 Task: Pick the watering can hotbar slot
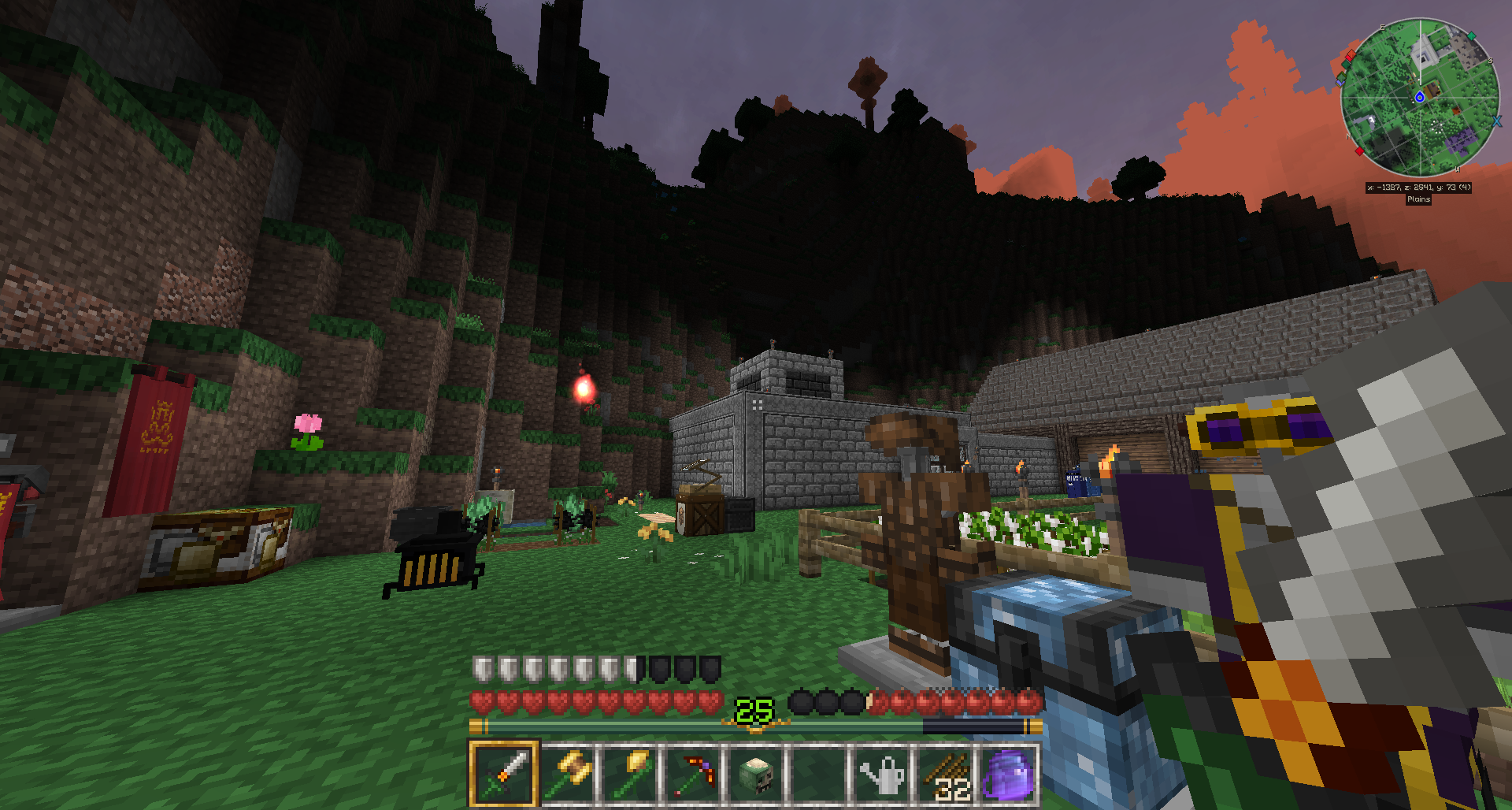click(x=882, y=774)
